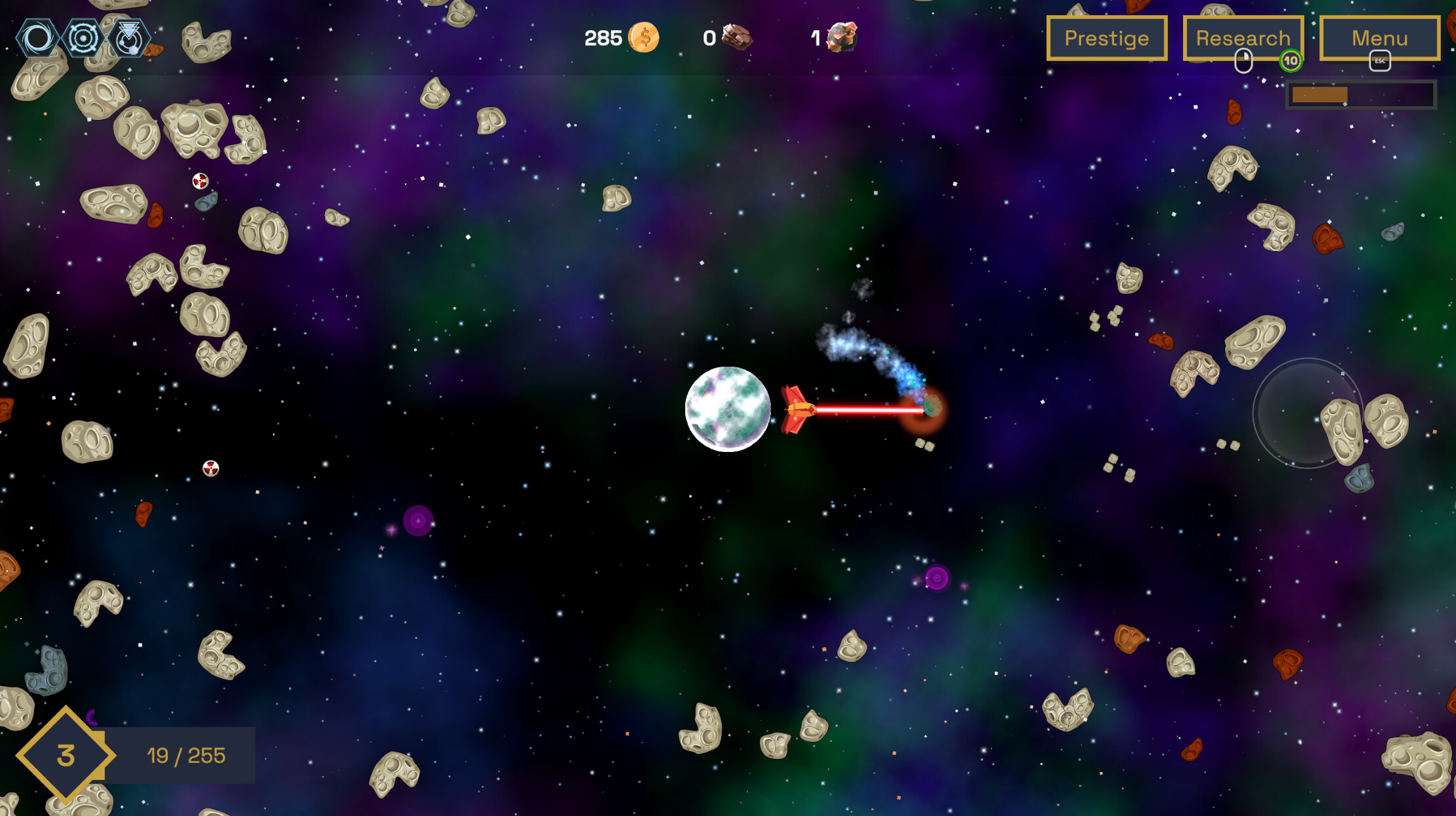Open the Prestige screen

[x=1106, y=37]
